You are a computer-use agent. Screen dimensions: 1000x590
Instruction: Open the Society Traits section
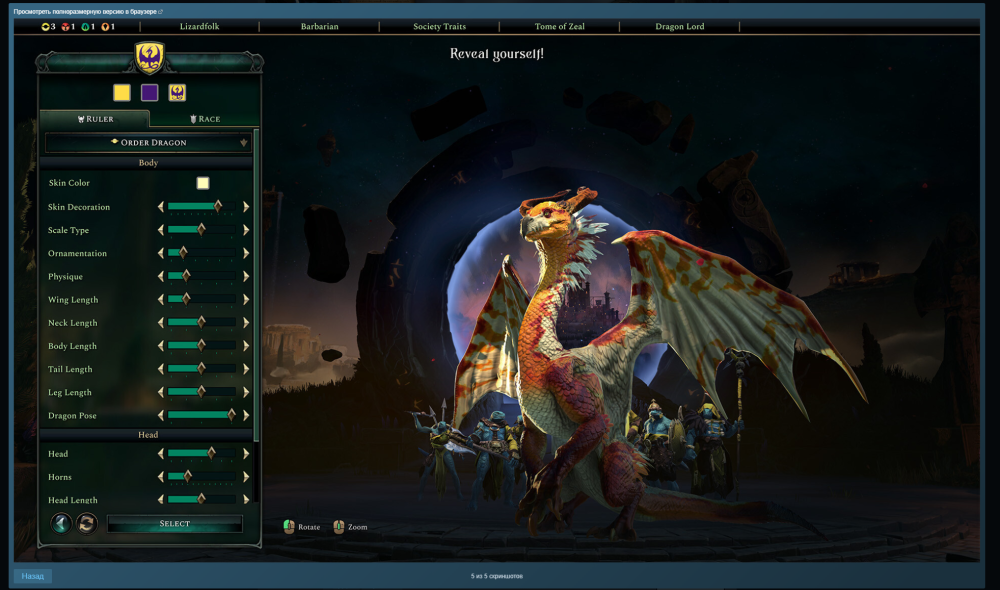439,27
